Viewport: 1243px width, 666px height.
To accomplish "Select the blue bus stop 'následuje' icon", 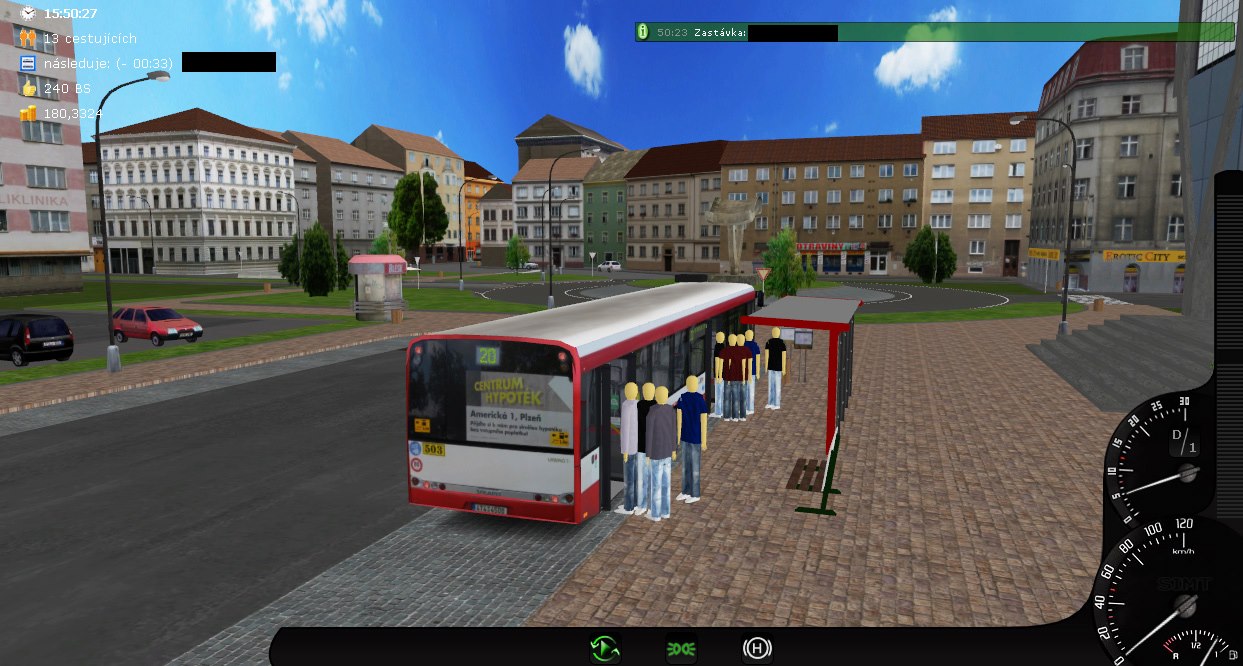I will (x=27, y=63).
